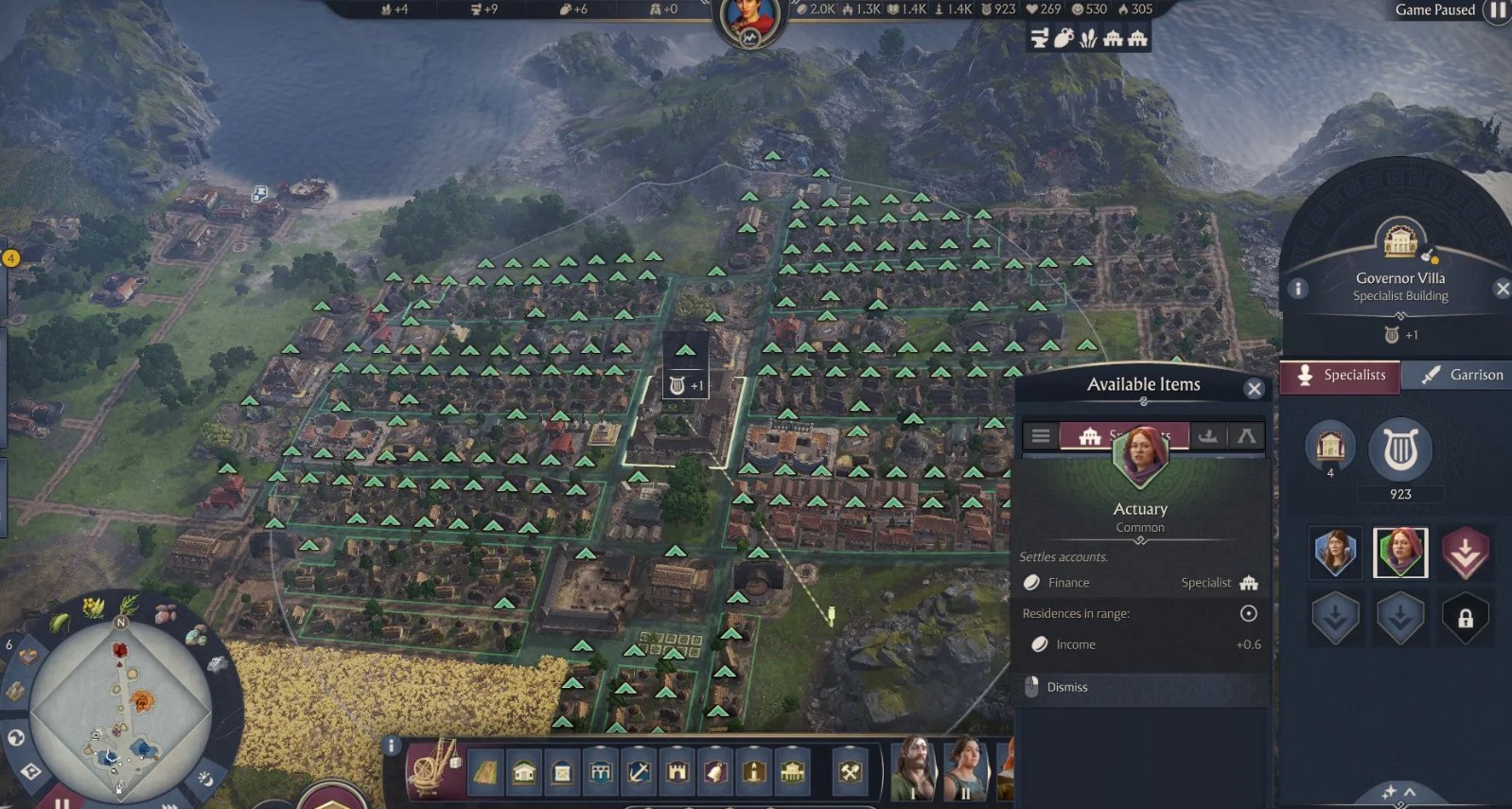Open the castle tower build category
The height and width of the screenshot is (809, 1512).
click(677, 772)
